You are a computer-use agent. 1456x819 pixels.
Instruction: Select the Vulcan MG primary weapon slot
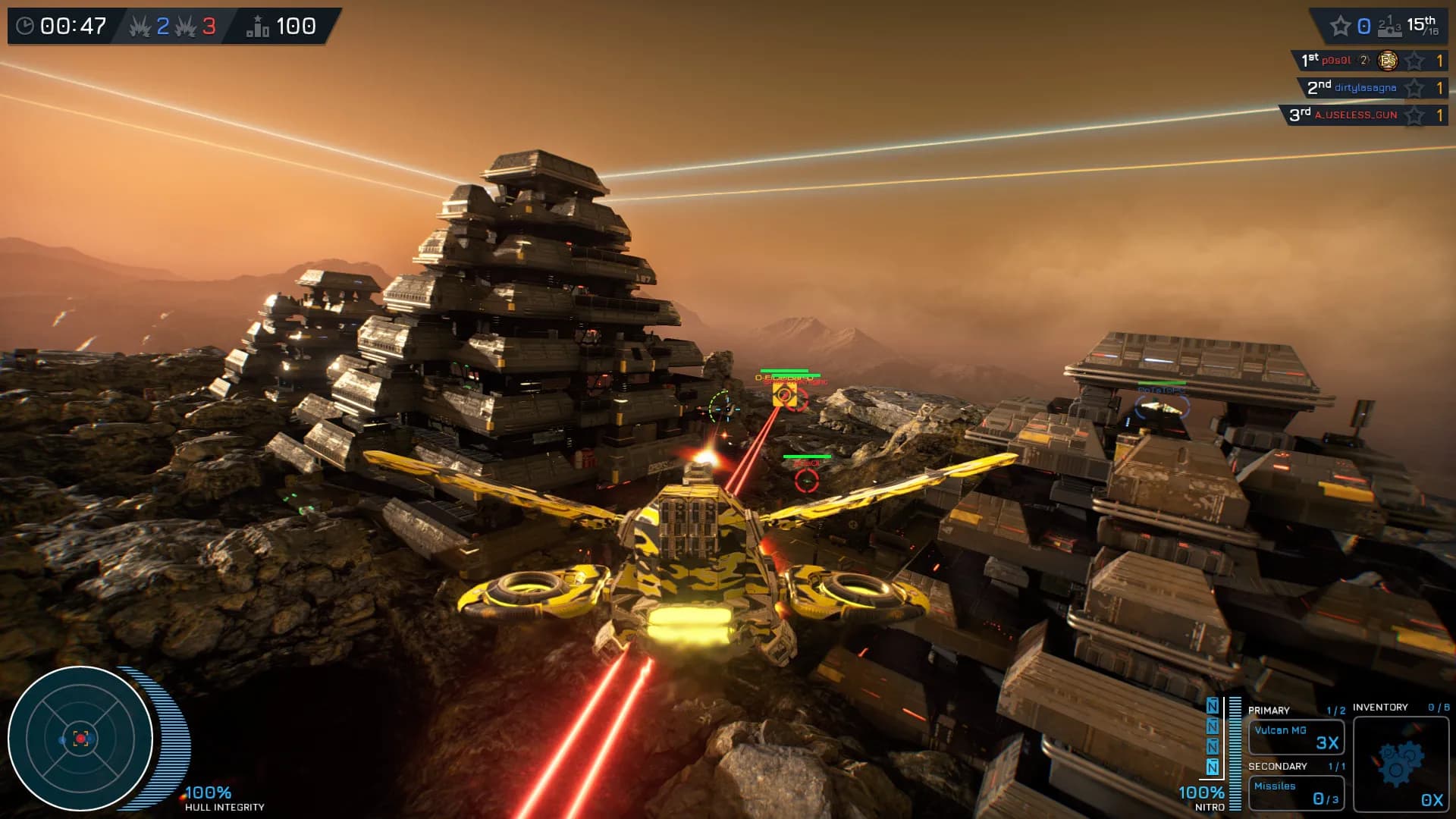[x=1296, y=736]
